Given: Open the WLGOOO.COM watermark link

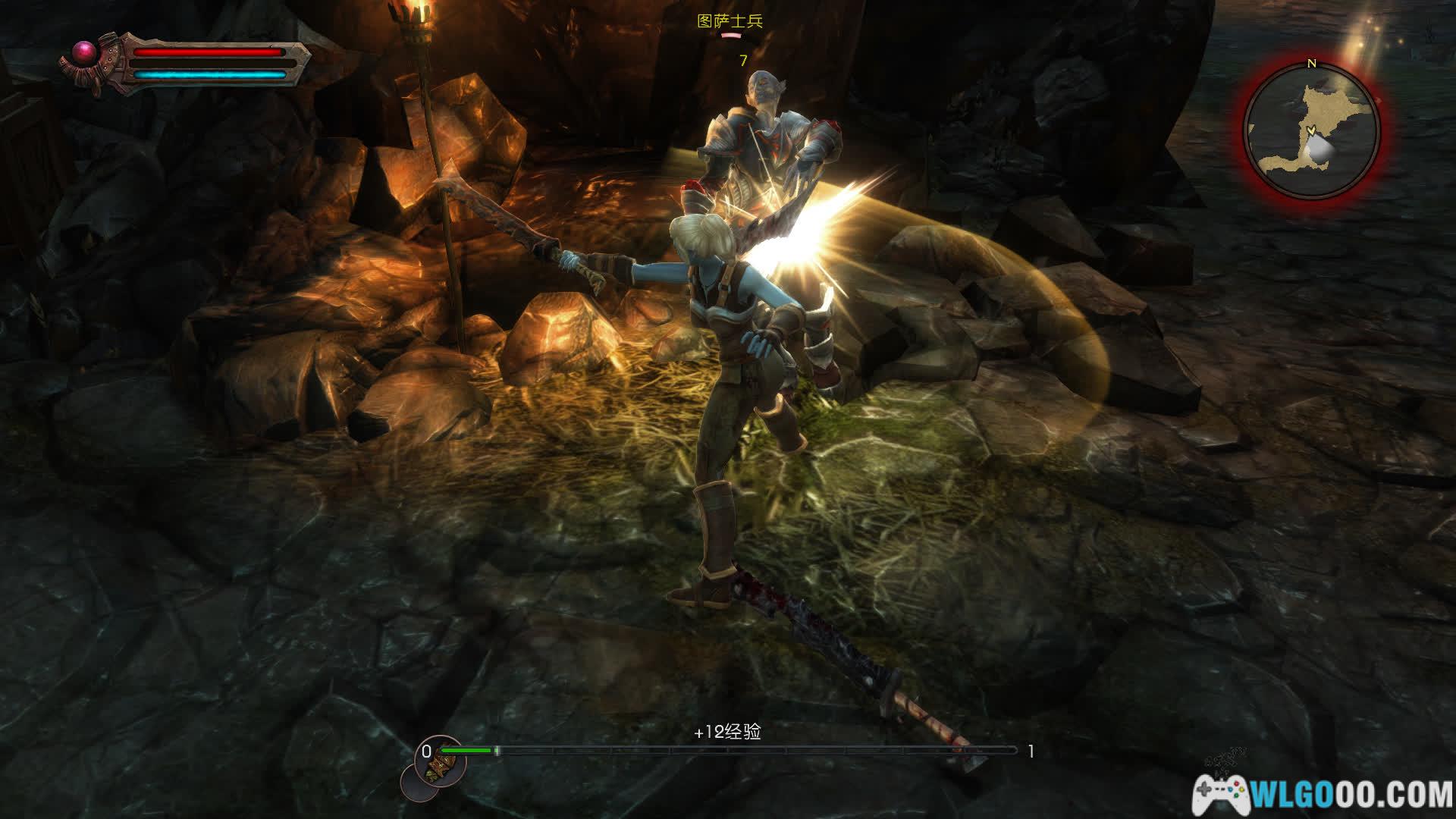Looking at the screenshot, I should [x=1323, y=795].
